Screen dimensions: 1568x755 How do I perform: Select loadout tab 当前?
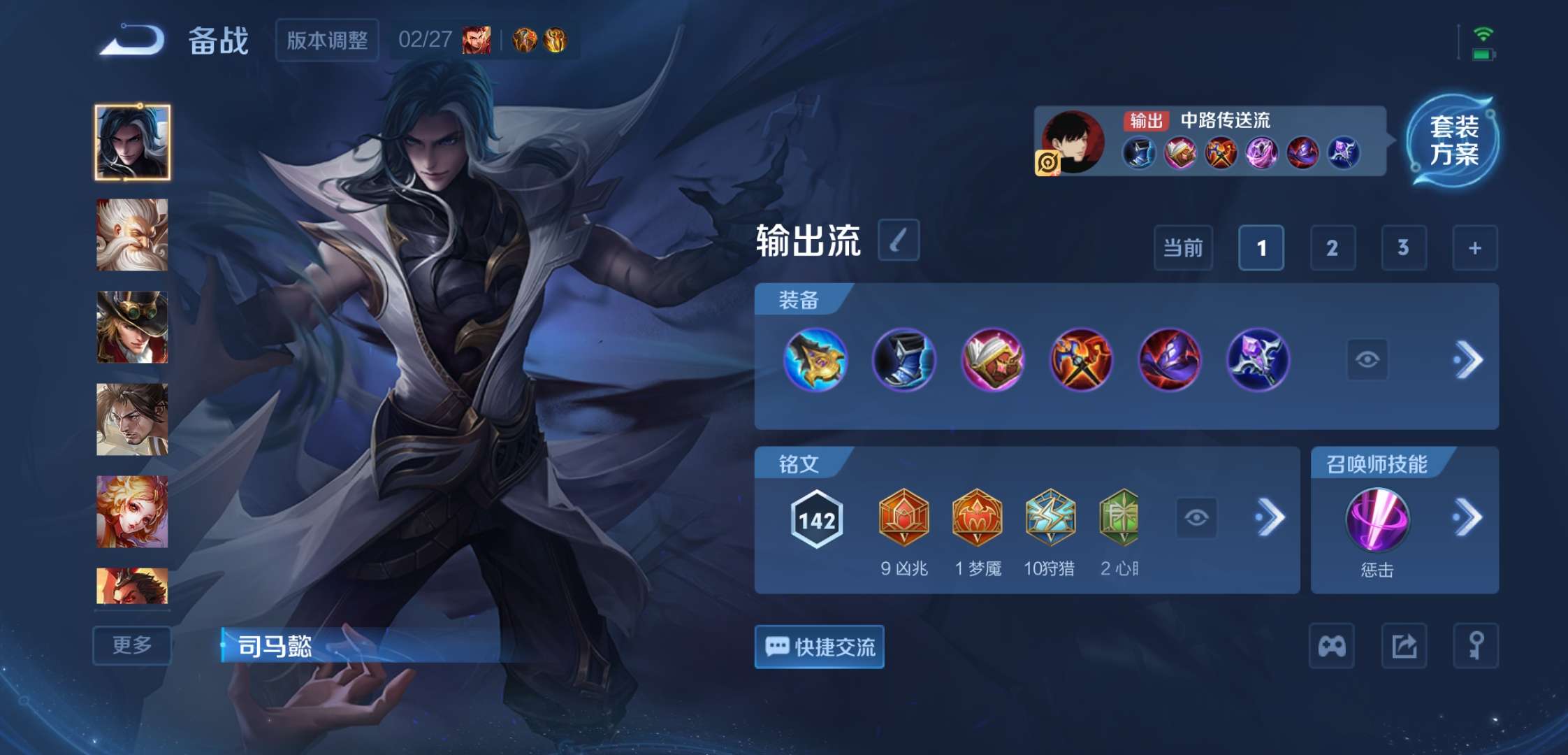click(x=1183, y=248)
